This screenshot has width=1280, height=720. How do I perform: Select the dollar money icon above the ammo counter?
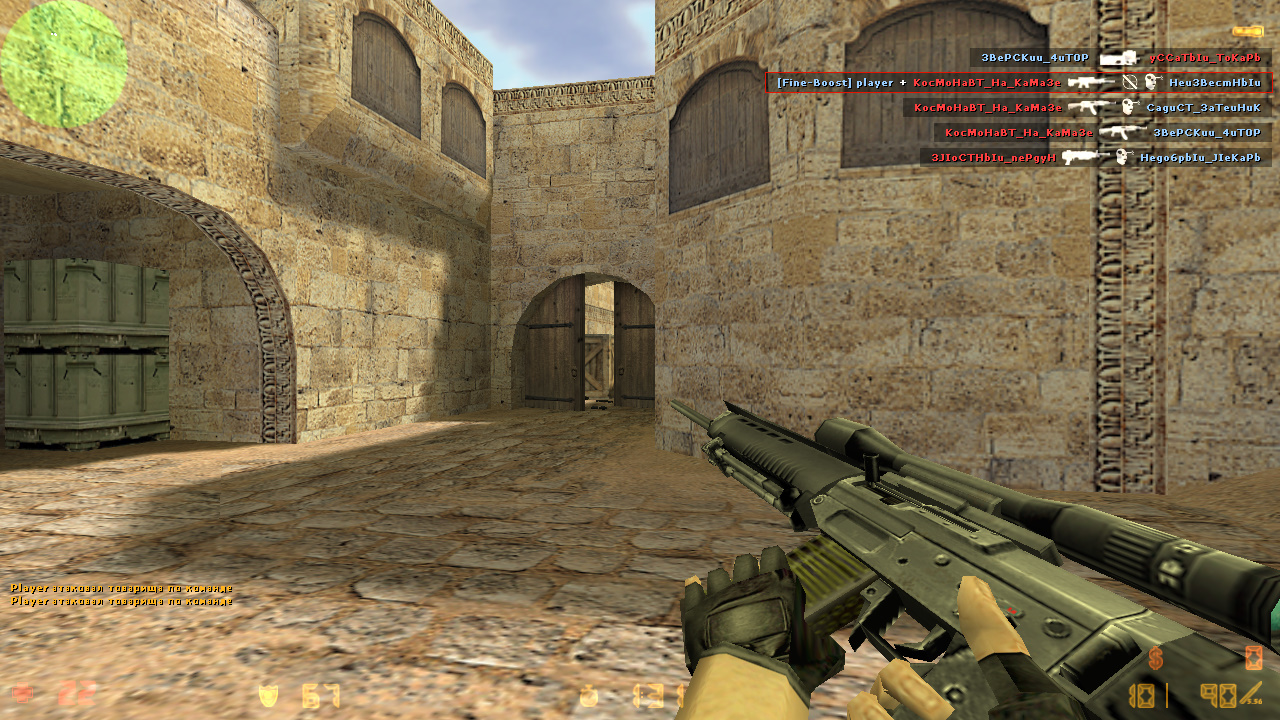(x=1155, y=657)
